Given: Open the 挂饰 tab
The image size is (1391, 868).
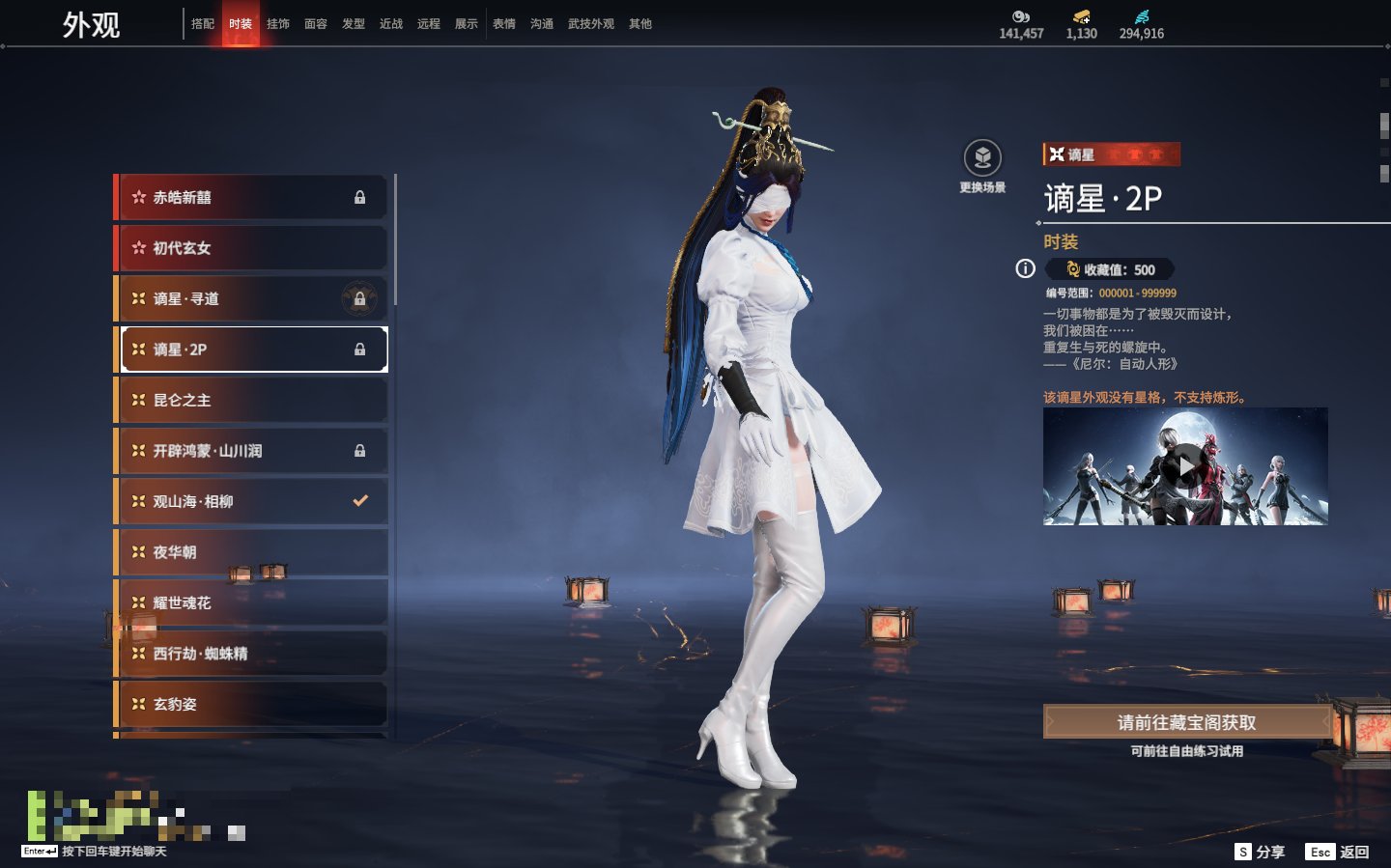Looking at the screenshot, I should pos(278,24).
